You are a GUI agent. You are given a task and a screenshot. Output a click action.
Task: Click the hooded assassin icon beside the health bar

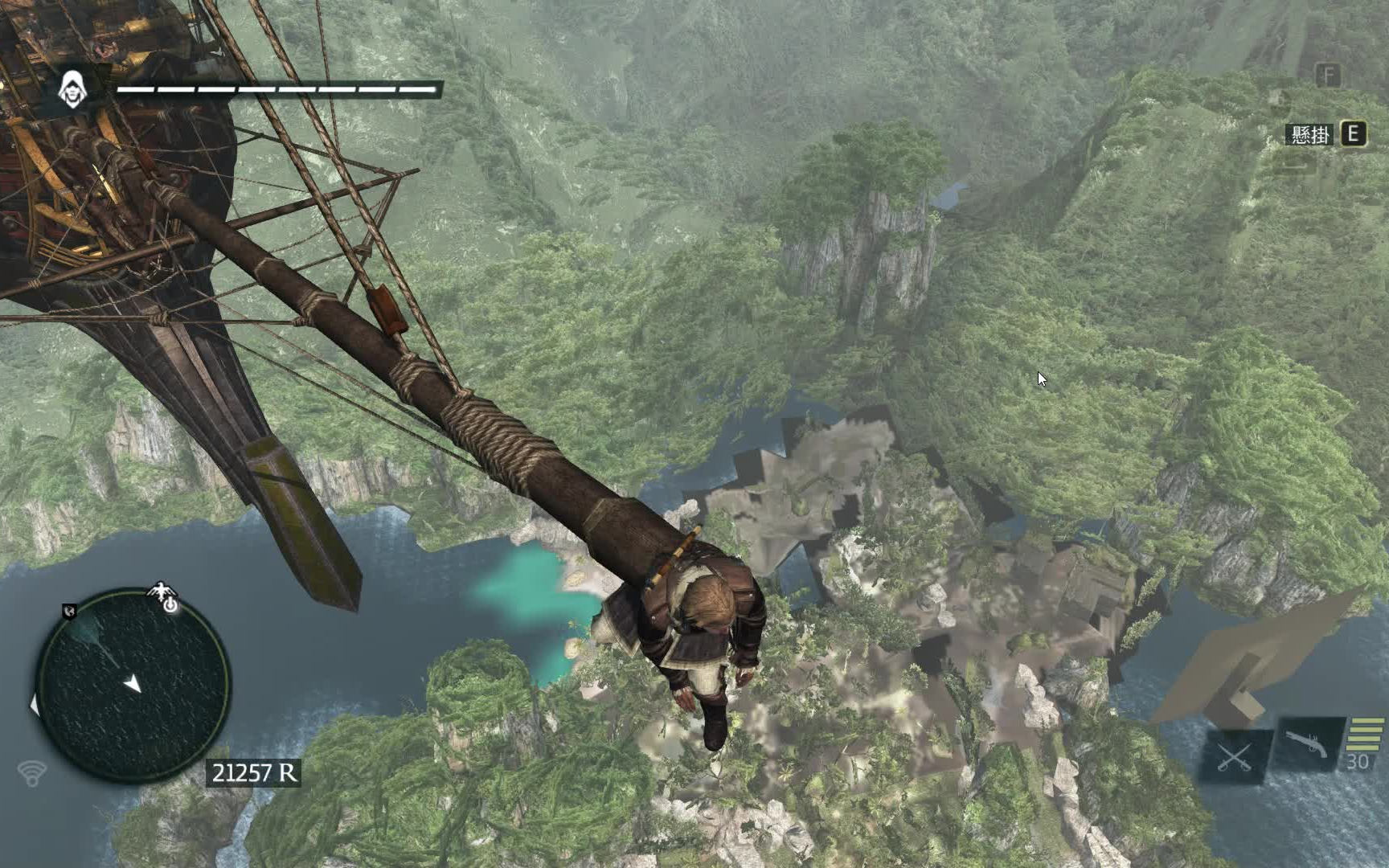73,89
